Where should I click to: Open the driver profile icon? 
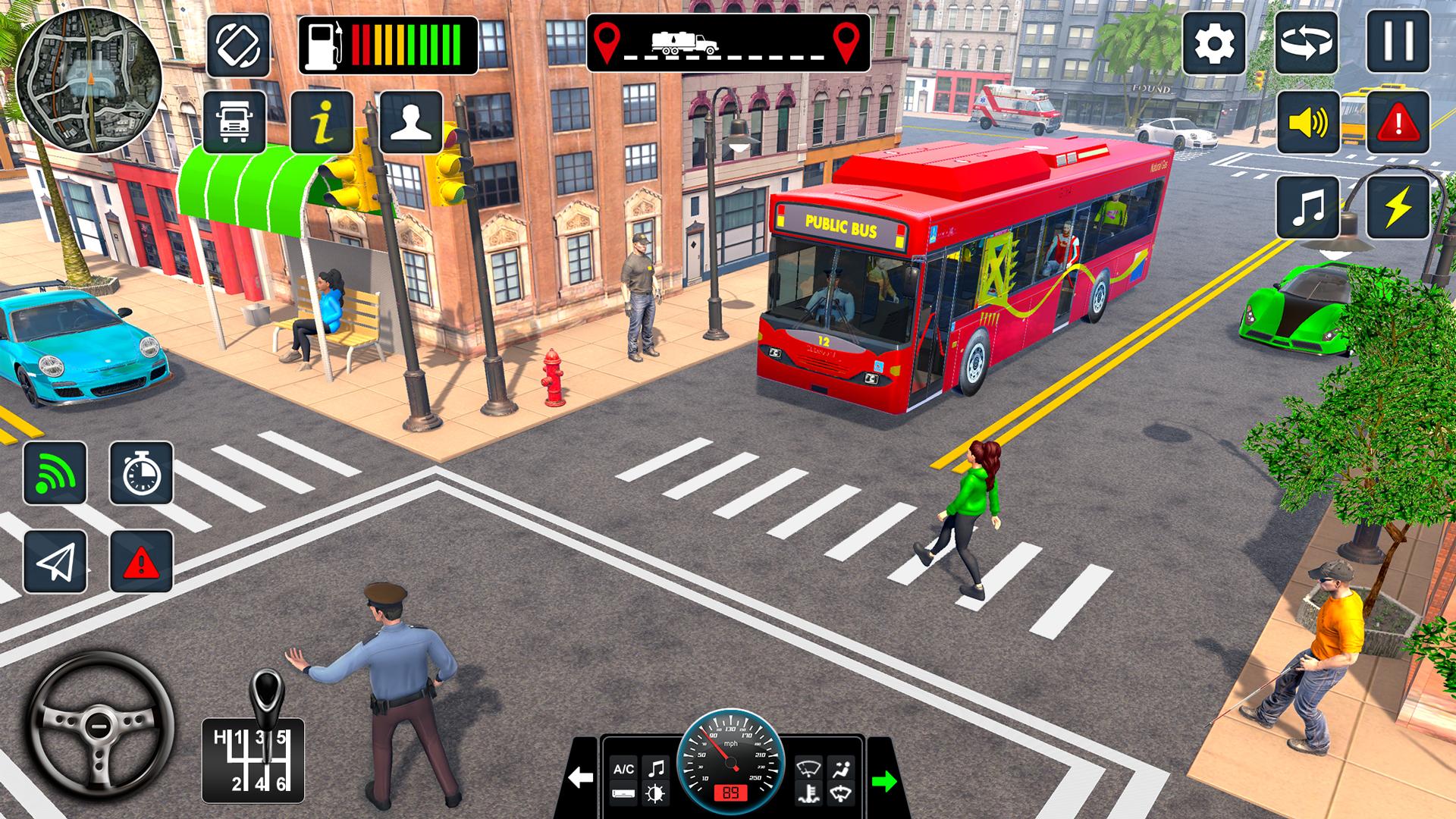click(x=411, y=122)
